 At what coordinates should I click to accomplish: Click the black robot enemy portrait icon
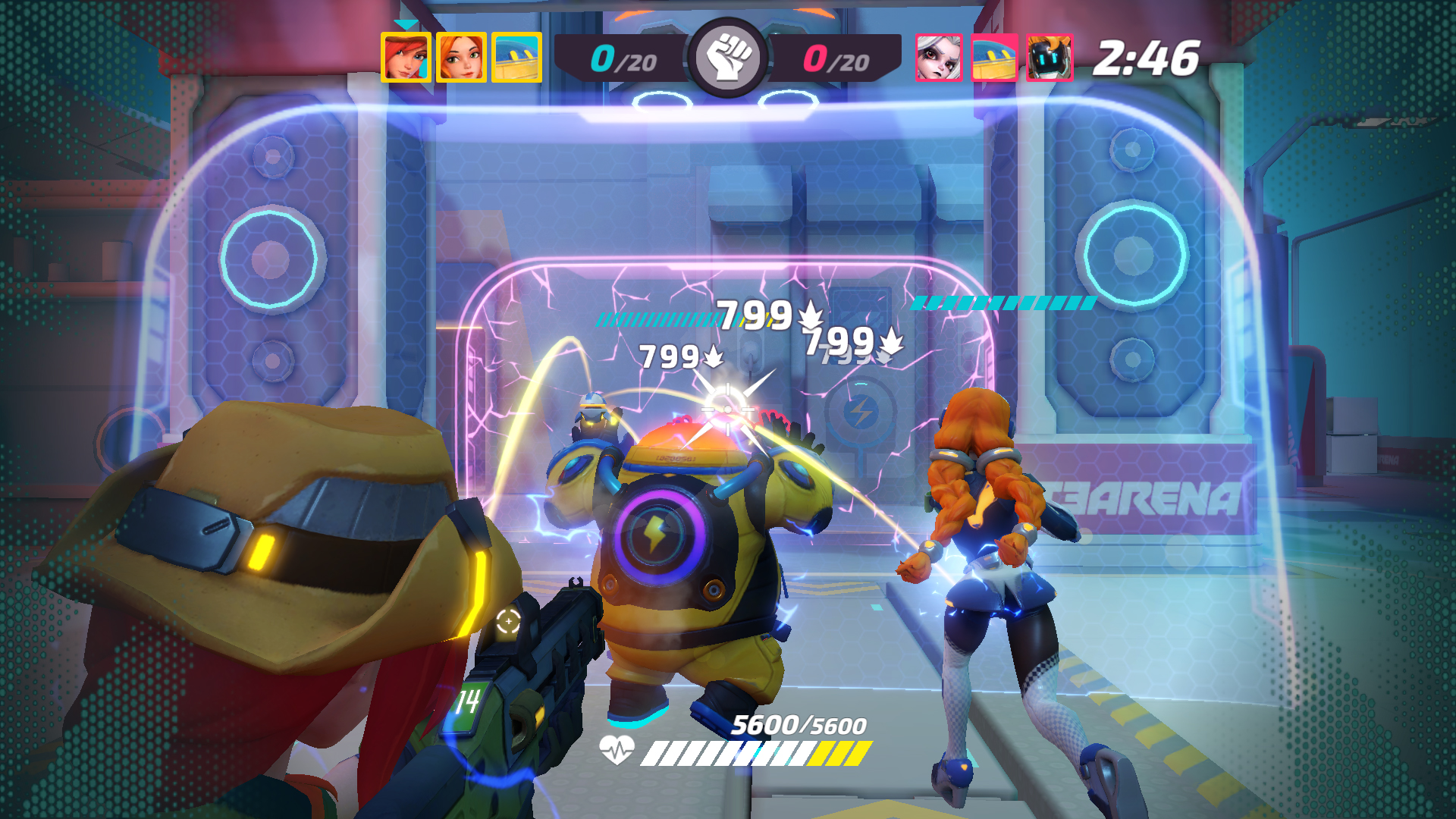pyautogui.click(x=1050, y=55)
